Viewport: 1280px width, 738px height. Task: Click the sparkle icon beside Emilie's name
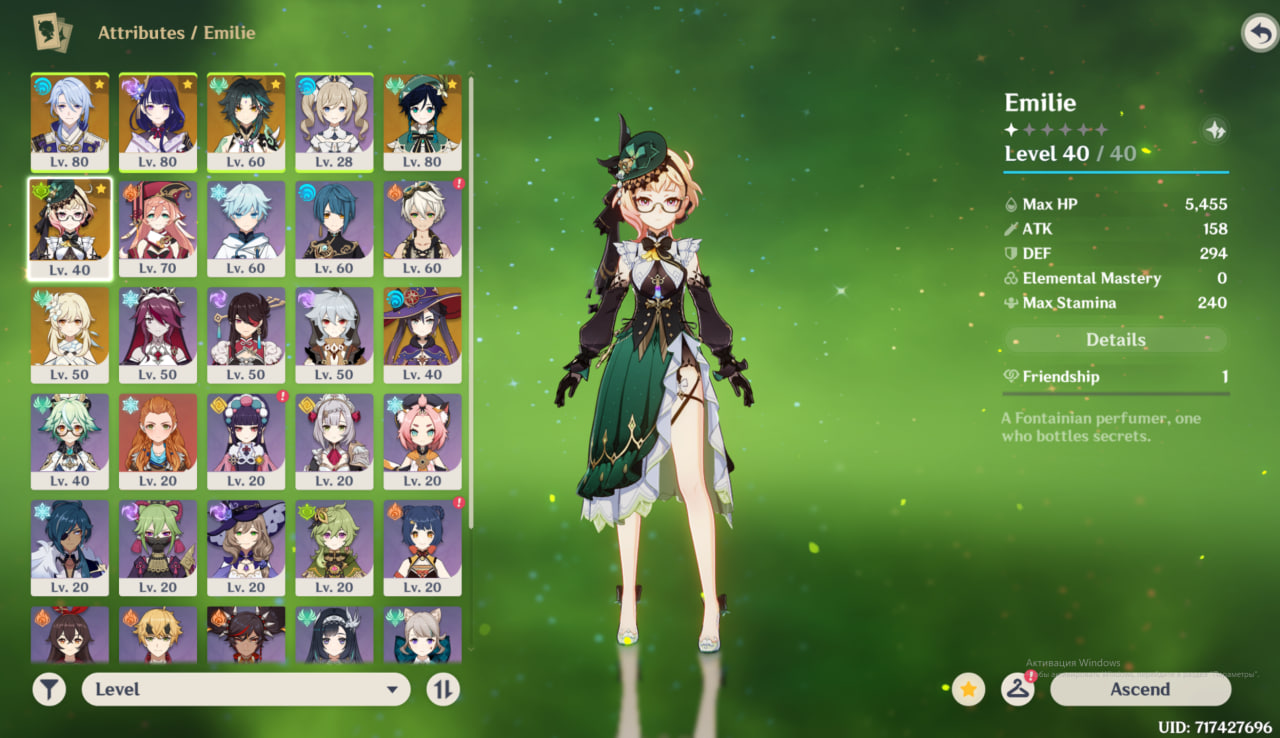[1215, 130]
